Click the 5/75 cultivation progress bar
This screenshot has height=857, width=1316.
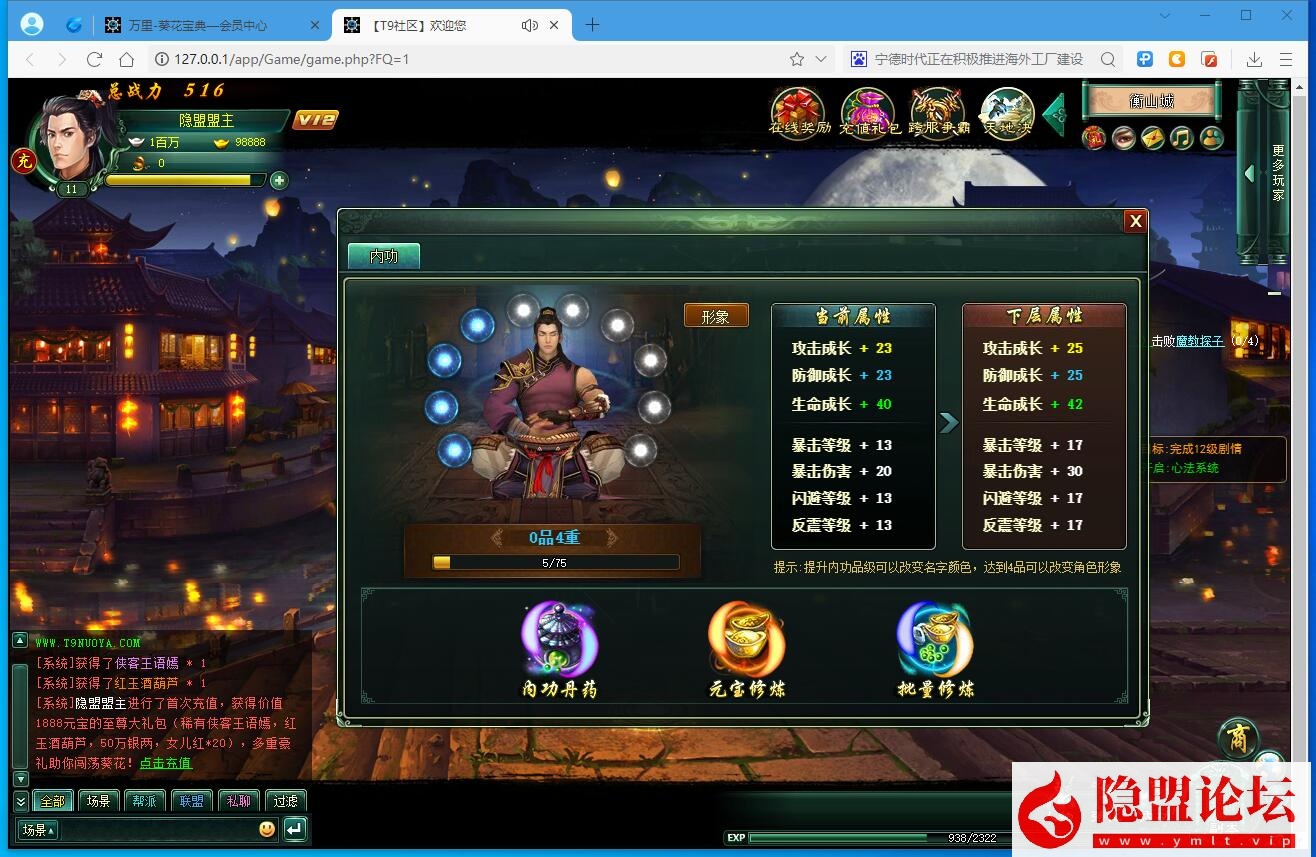coord(554,562)
